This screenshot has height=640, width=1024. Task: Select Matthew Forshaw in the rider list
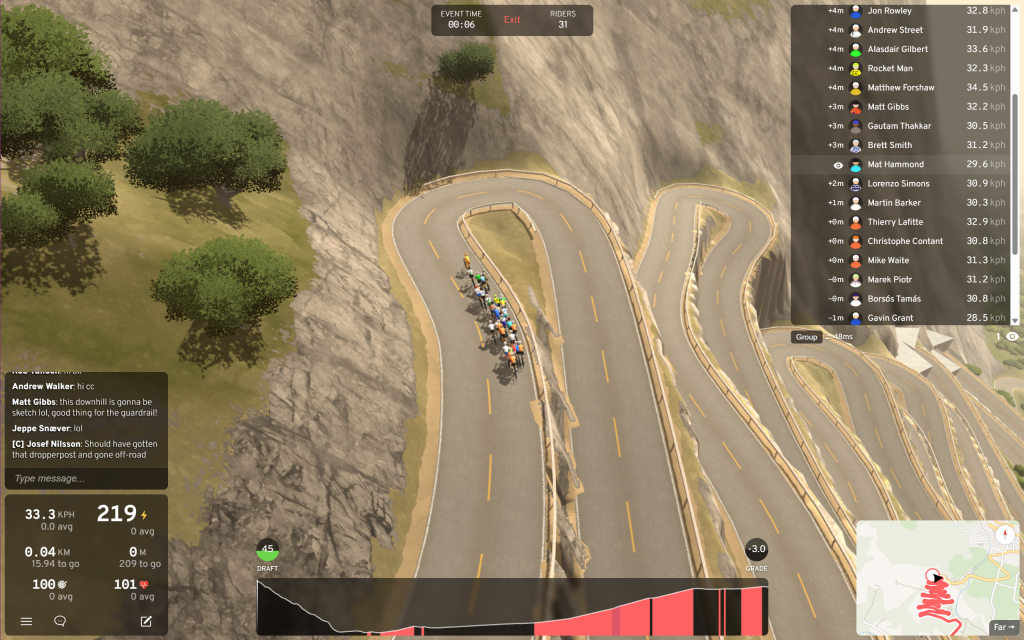coord(900,88)
